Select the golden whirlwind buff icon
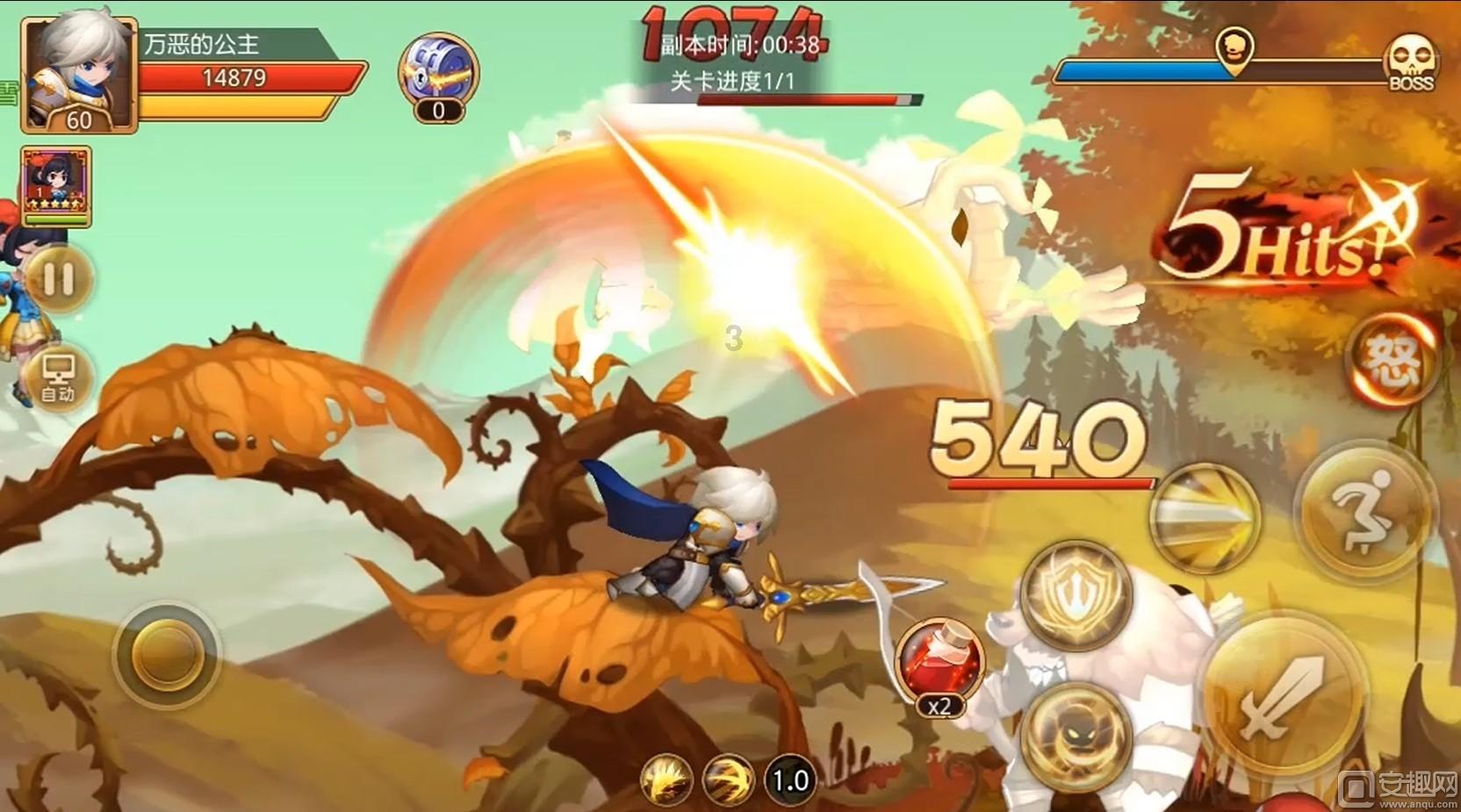 click(x=728, y=780)
